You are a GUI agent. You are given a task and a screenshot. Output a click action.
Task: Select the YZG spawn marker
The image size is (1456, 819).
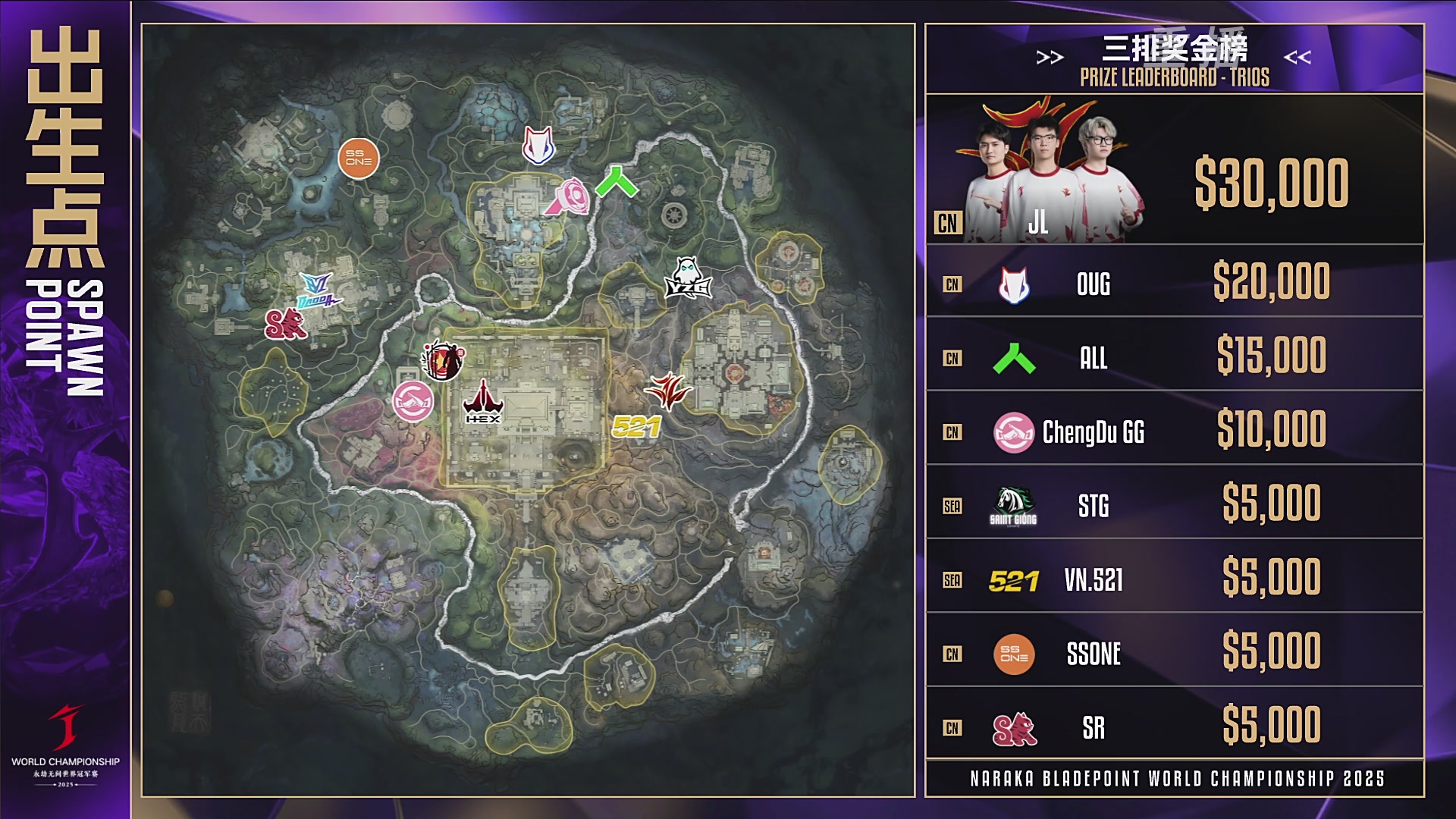687,278
